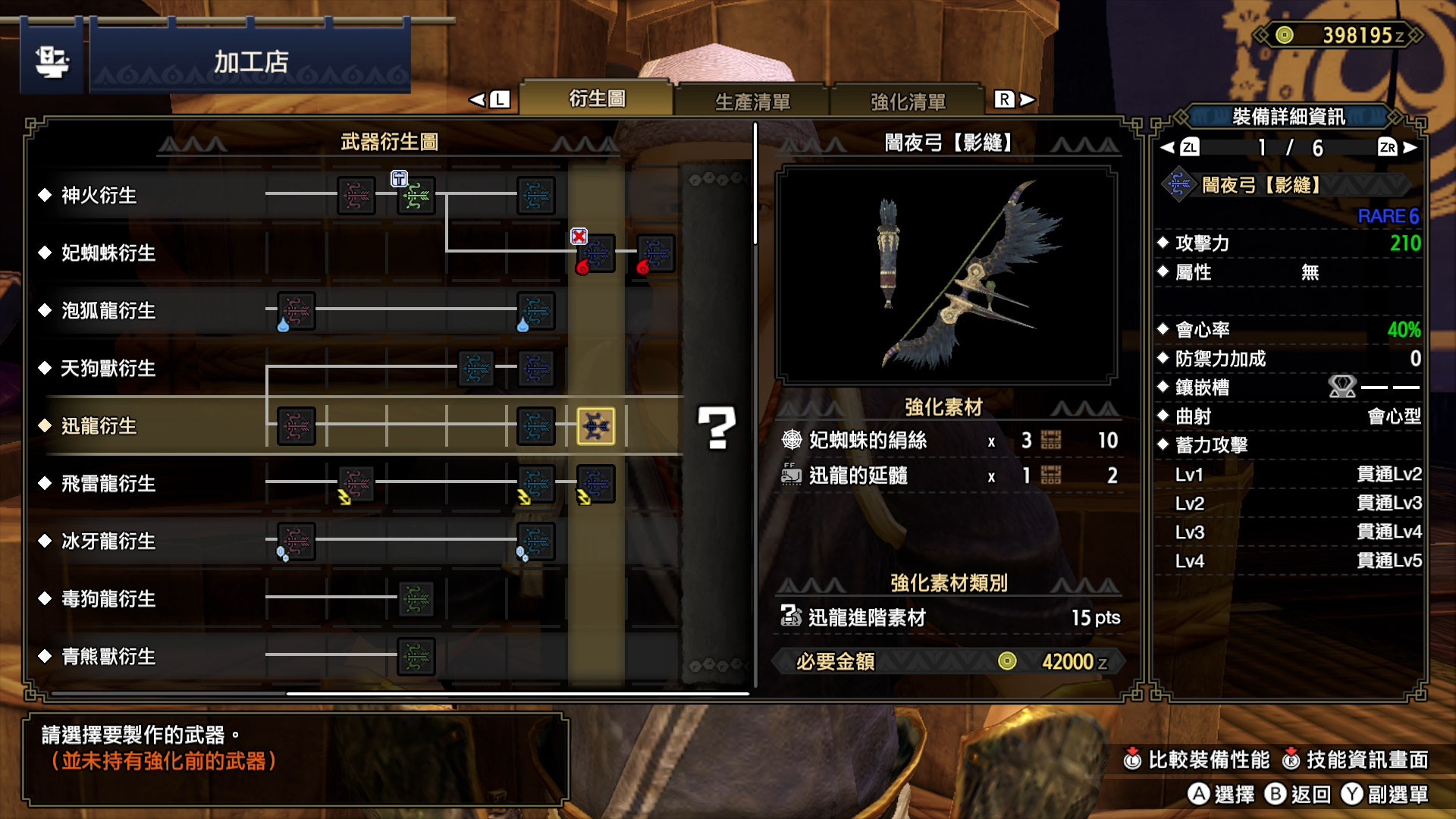Select the 妃蜘蛛衍生 tree row
The height and width of the screenshot is (819, 1456).
pos(108,253)
